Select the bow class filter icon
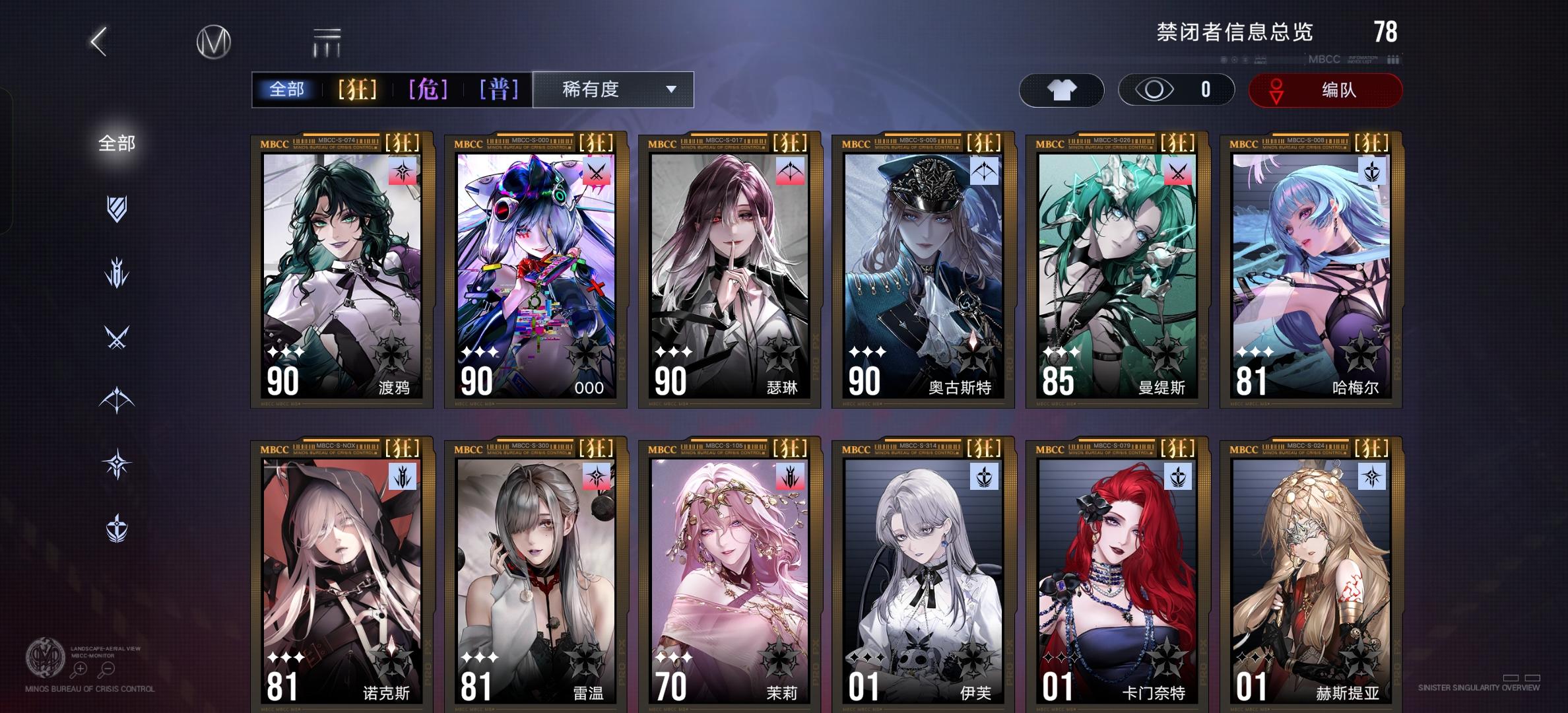This screenshot has height=713, width=1568. pos(116,399)
